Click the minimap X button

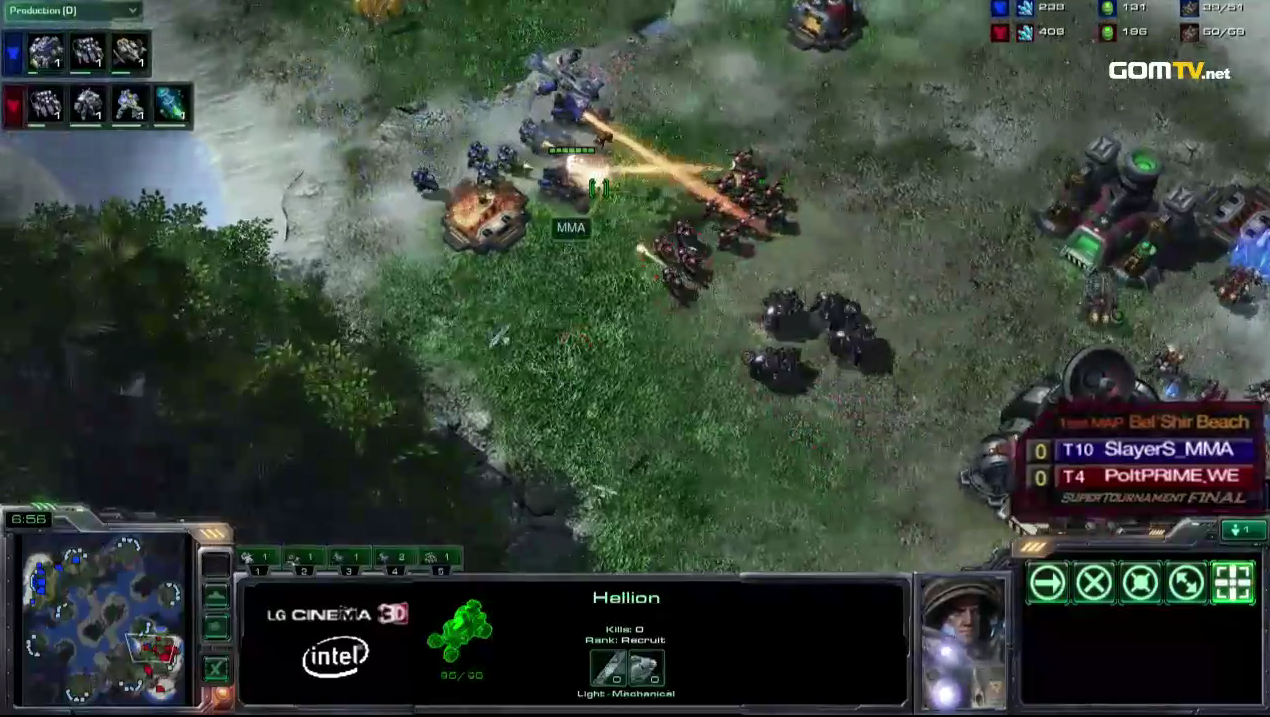215,668
